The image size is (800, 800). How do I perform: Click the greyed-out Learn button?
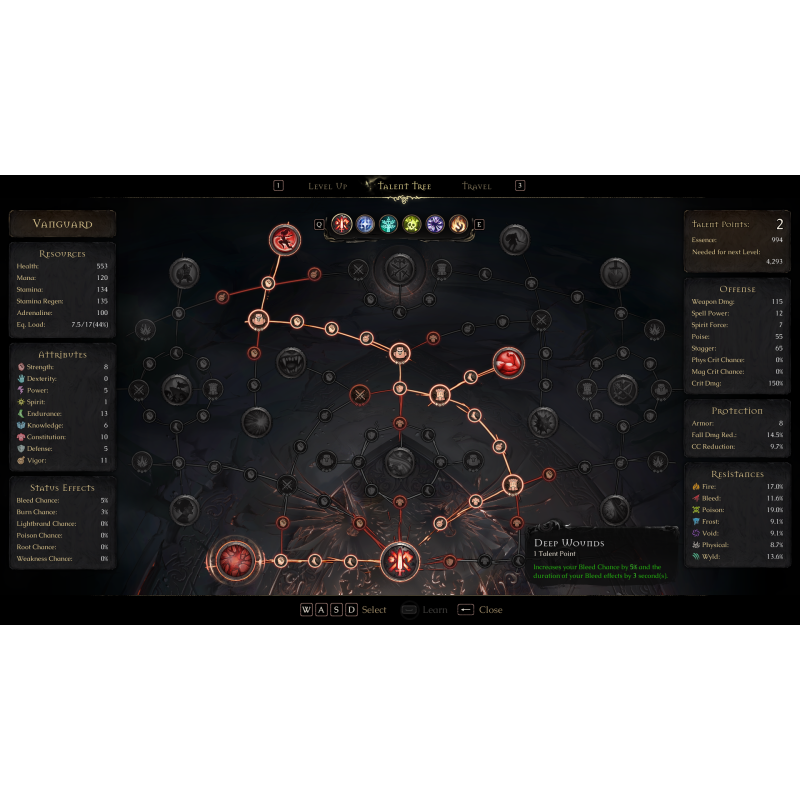[x=424, y=610]
